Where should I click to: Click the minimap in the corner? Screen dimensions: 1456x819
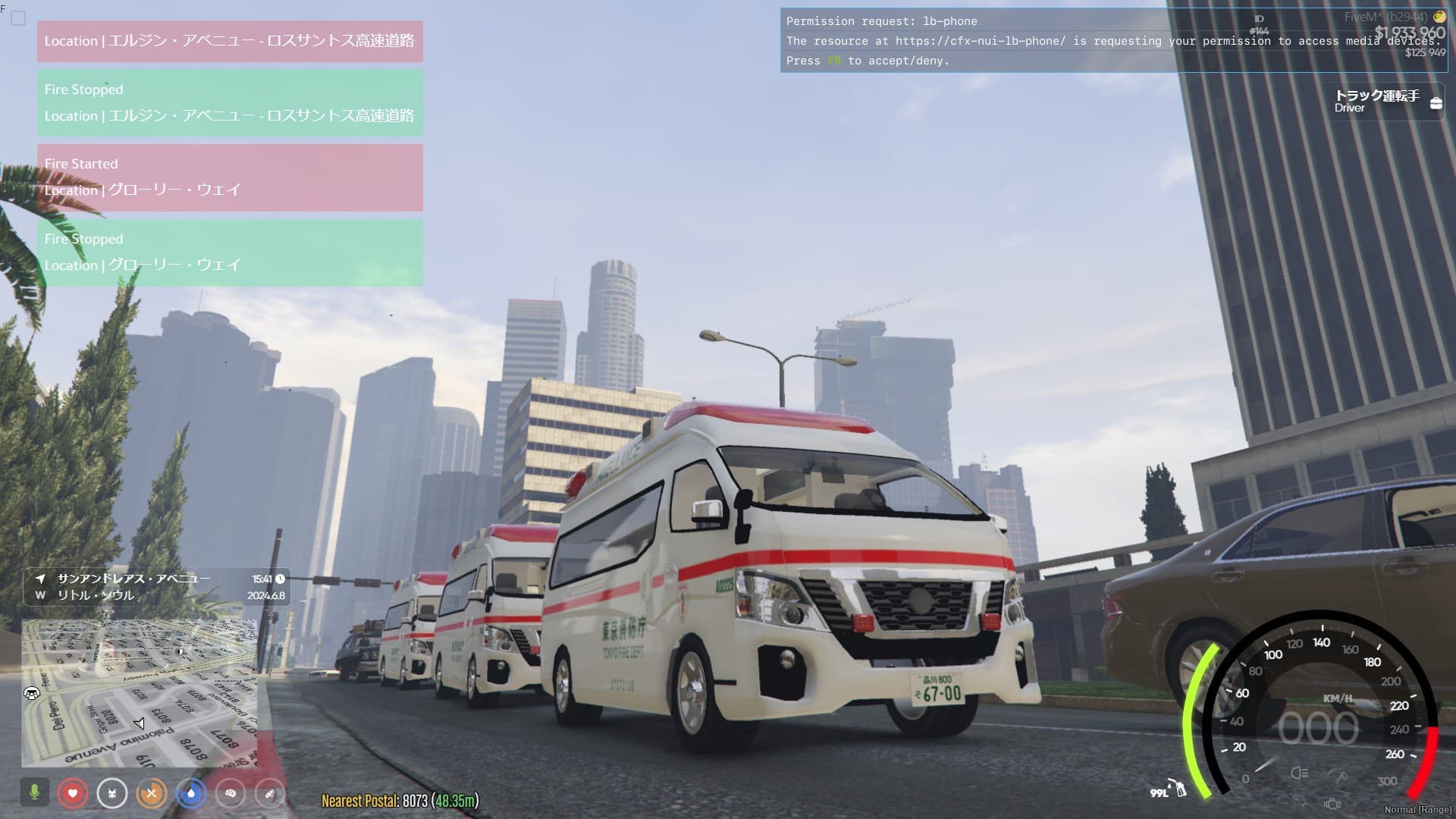(x=140, y=692)
